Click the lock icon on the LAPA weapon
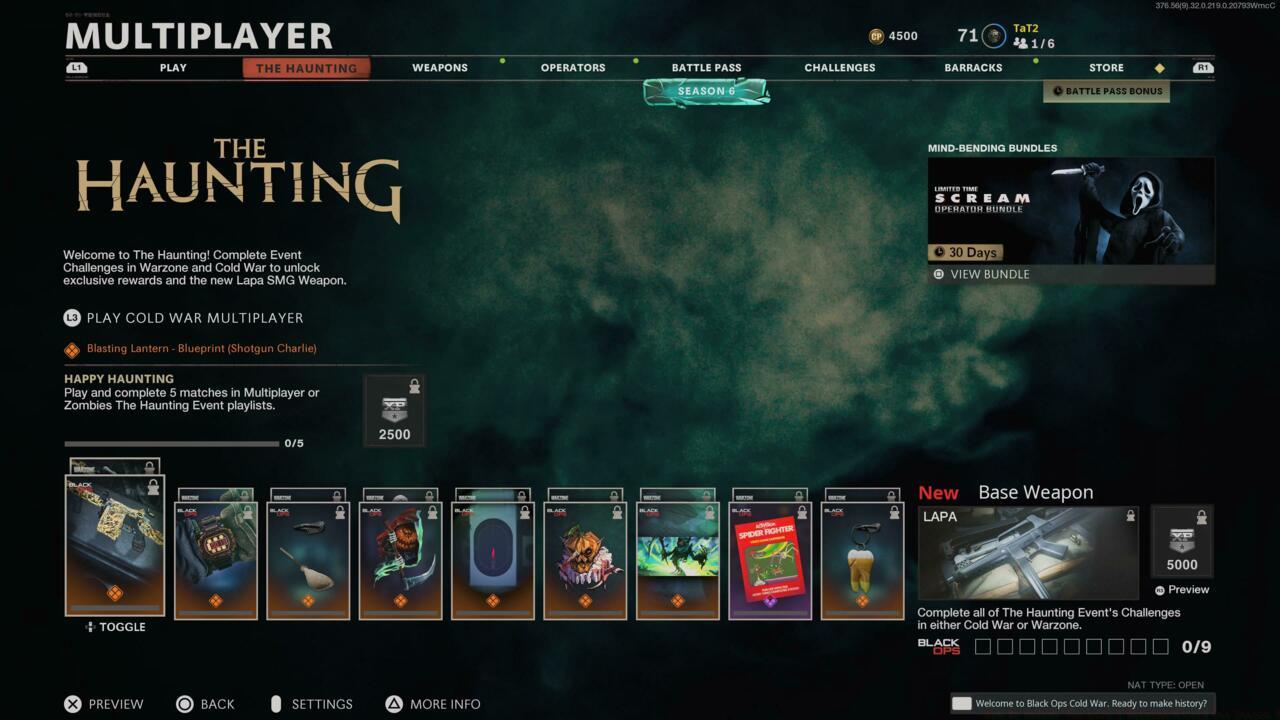 click(1129, 517)
